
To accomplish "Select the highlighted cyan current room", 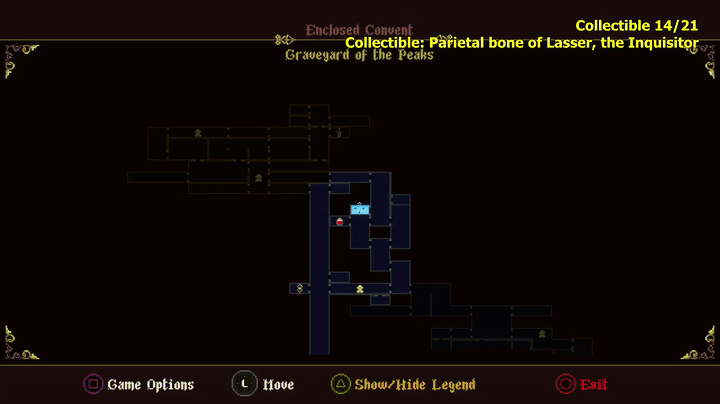I will click(360, 210).
